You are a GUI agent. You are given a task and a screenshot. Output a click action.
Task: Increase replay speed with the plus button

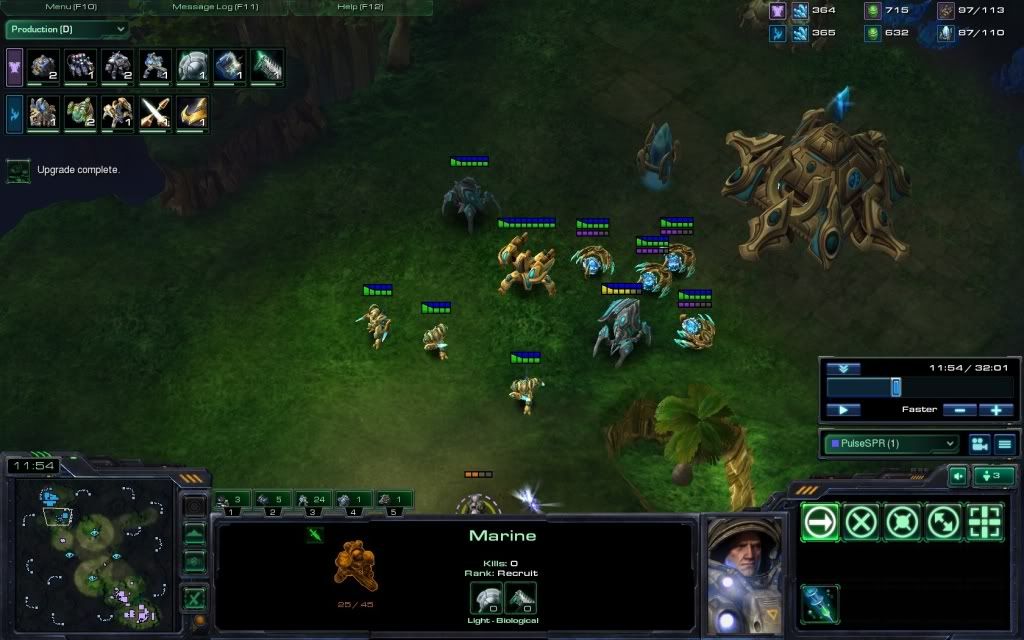point(996,410)
